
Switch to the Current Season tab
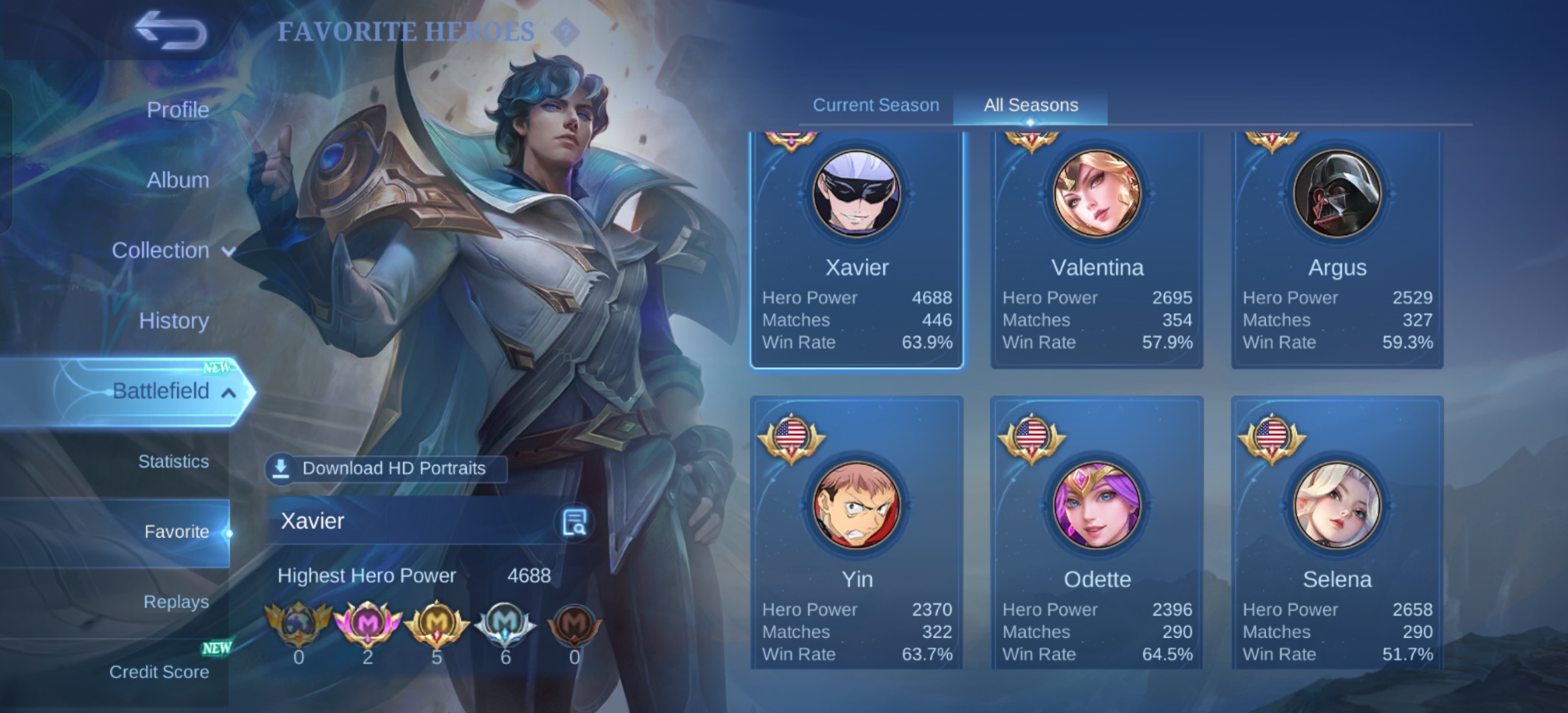tap(876, 105)
